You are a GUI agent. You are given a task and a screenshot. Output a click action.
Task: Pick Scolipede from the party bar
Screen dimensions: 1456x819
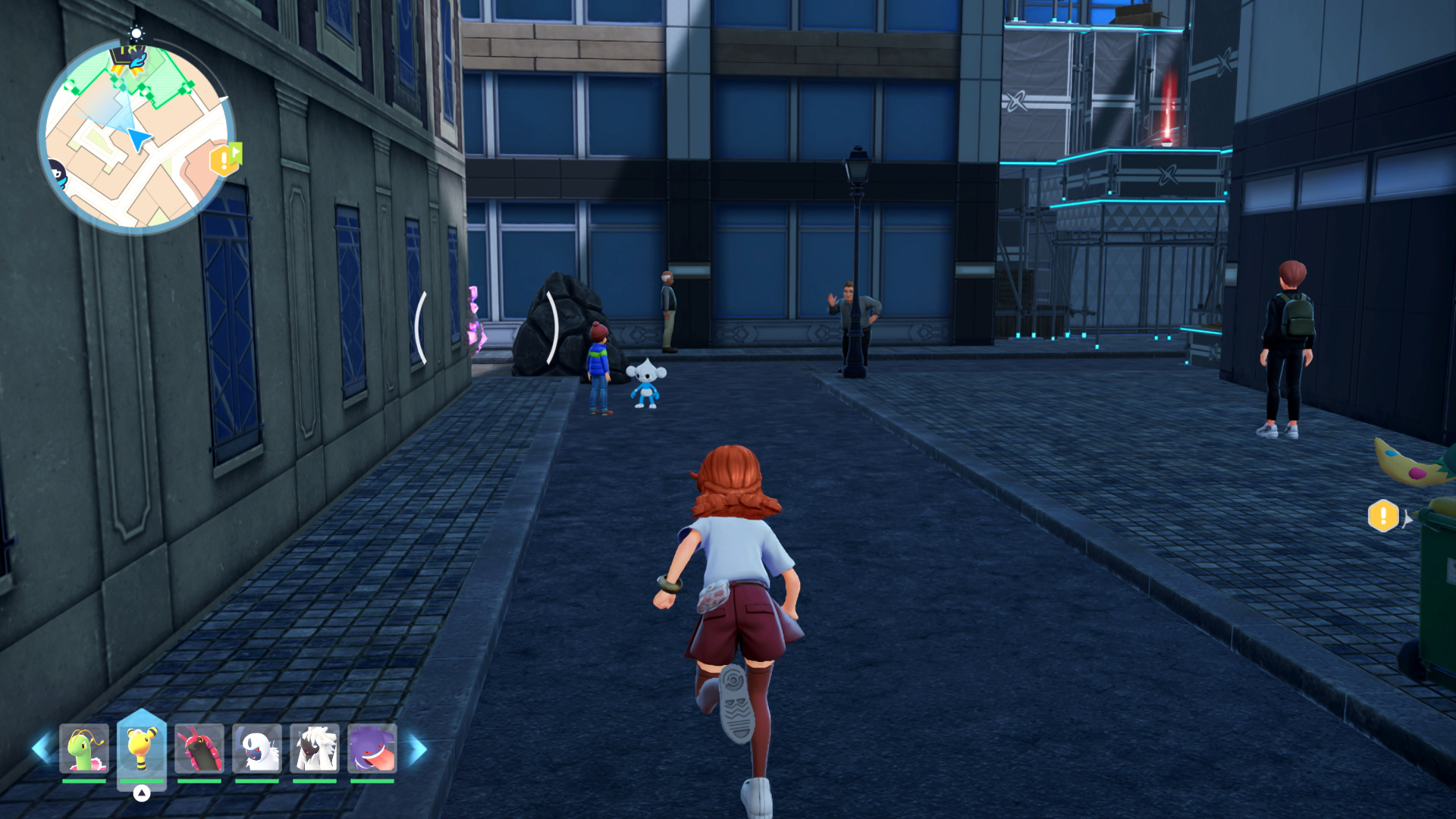click(x=199, y=749)
